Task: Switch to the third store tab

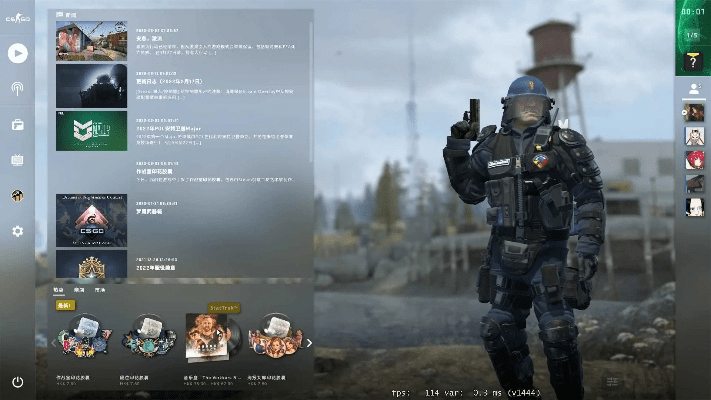Action: (x=100, y=289)
